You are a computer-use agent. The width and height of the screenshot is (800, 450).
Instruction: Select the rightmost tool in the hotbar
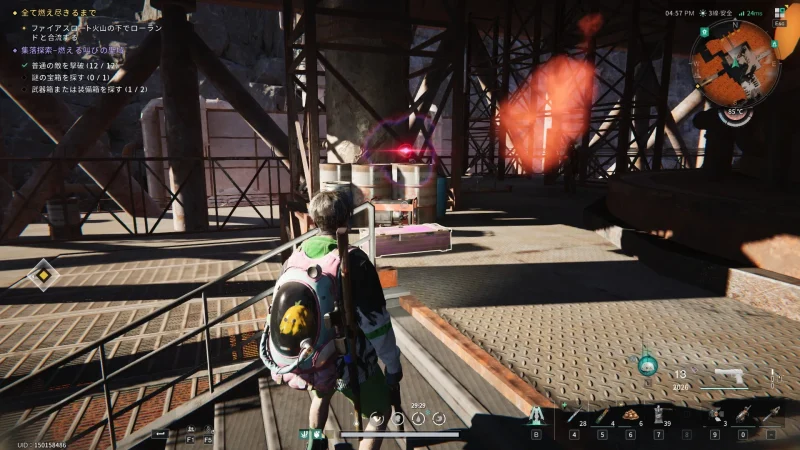point(770,414)
